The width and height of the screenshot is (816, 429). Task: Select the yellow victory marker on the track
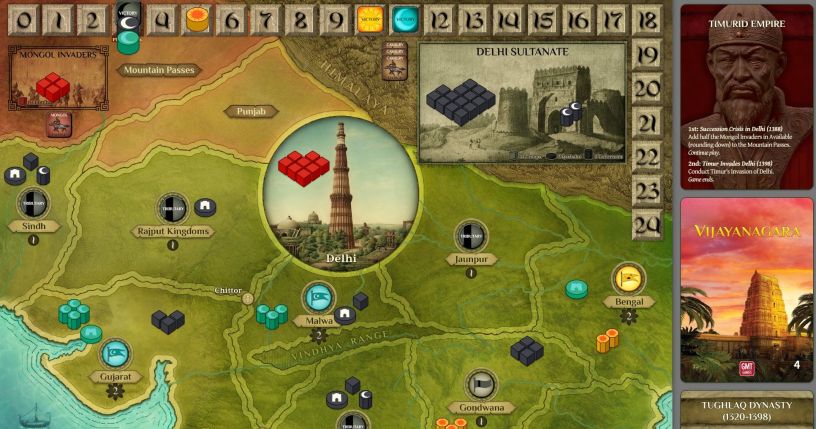[x=369, y=19]
